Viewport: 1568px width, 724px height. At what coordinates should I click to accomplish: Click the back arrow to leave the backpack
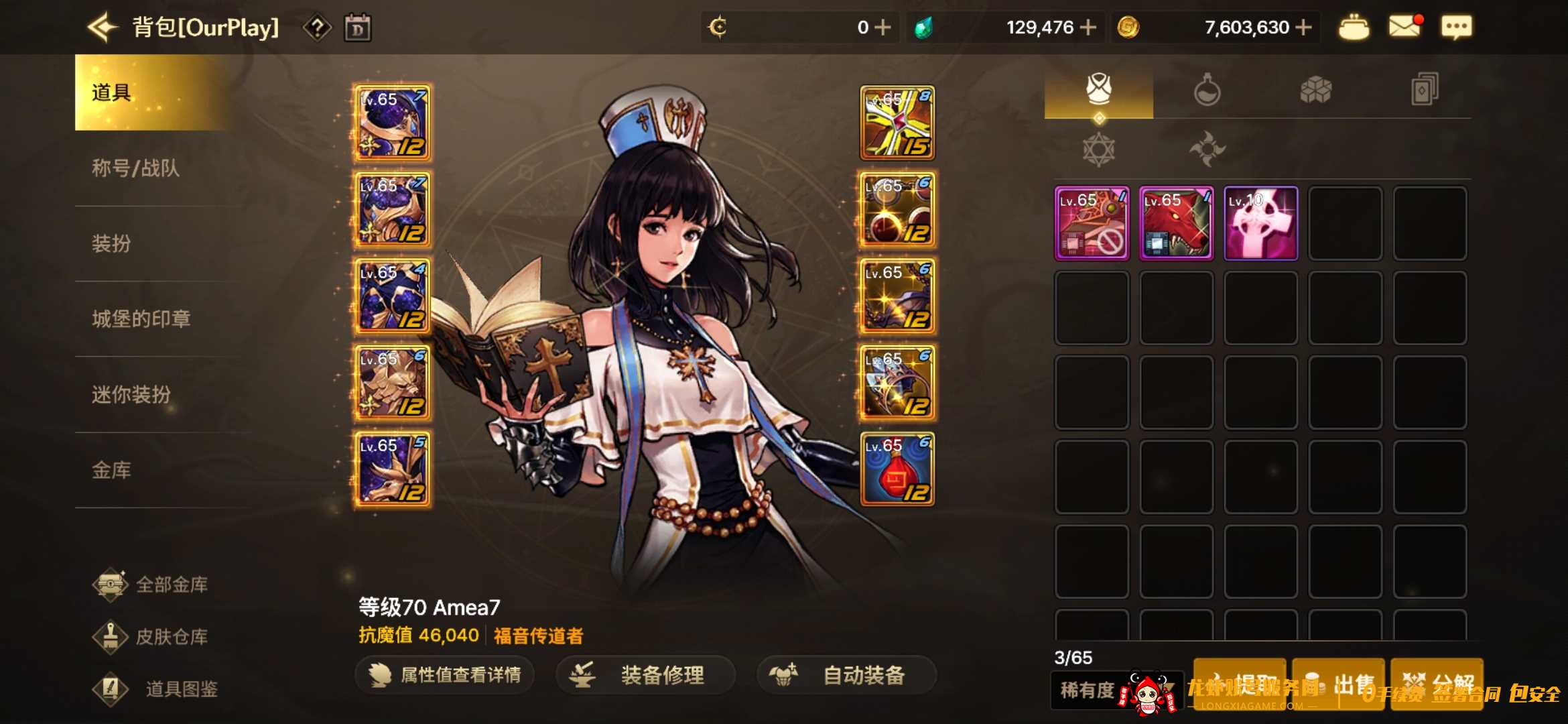click(x=101, y=27)
